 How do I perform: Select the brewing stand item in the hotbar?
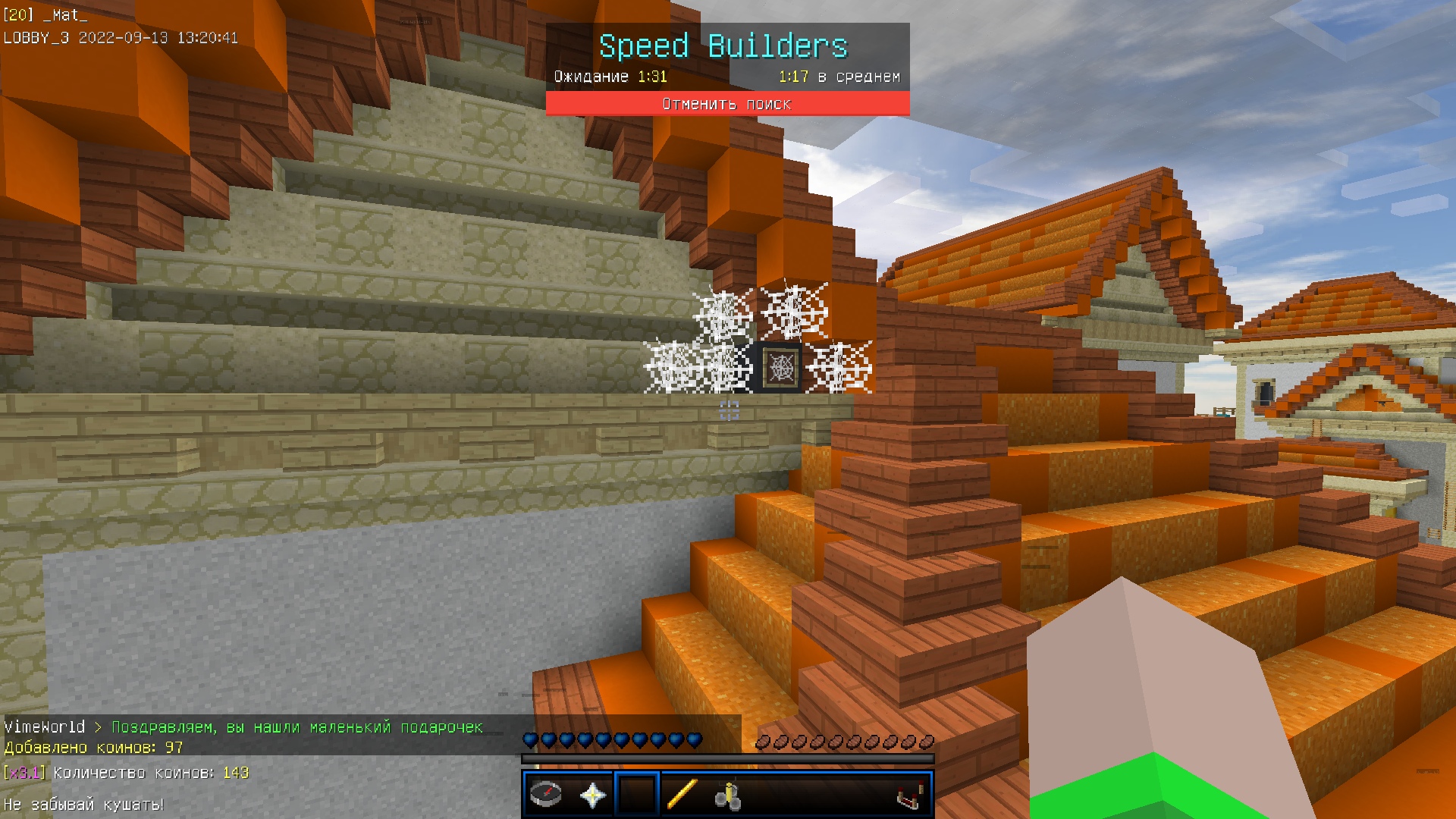(x=727, y=795)
